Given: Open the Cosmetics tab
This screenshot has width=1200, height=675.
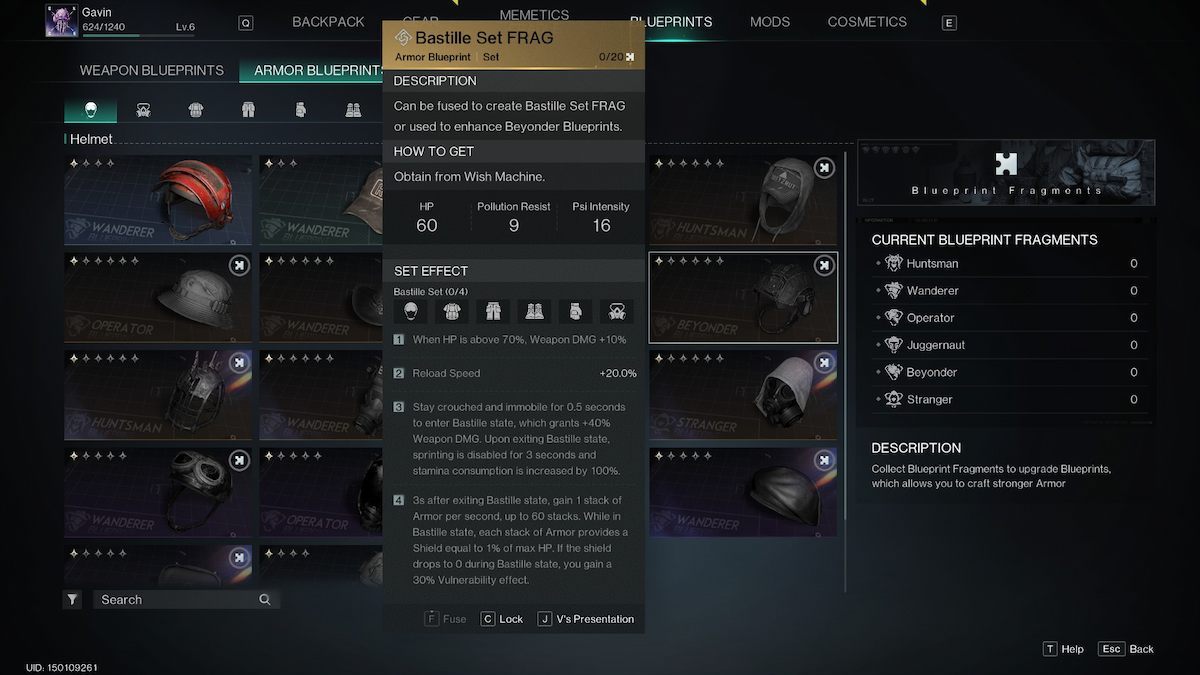Looking at the screenshot, I should pos(867,22).
